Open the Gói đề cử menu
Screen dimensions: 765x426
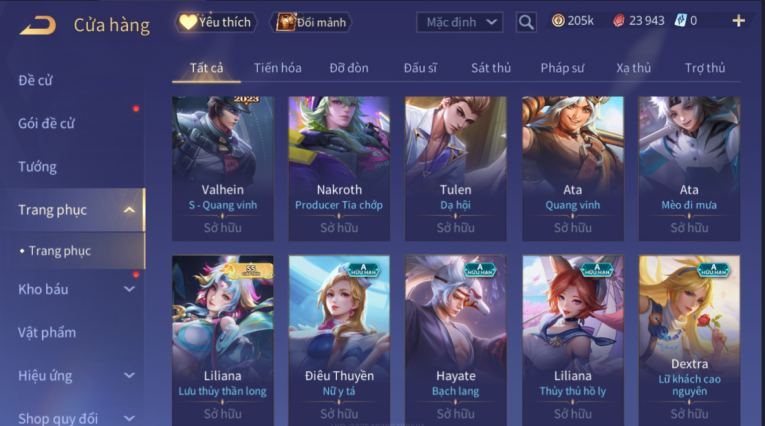pyautogui.click(x=47, y=123)
